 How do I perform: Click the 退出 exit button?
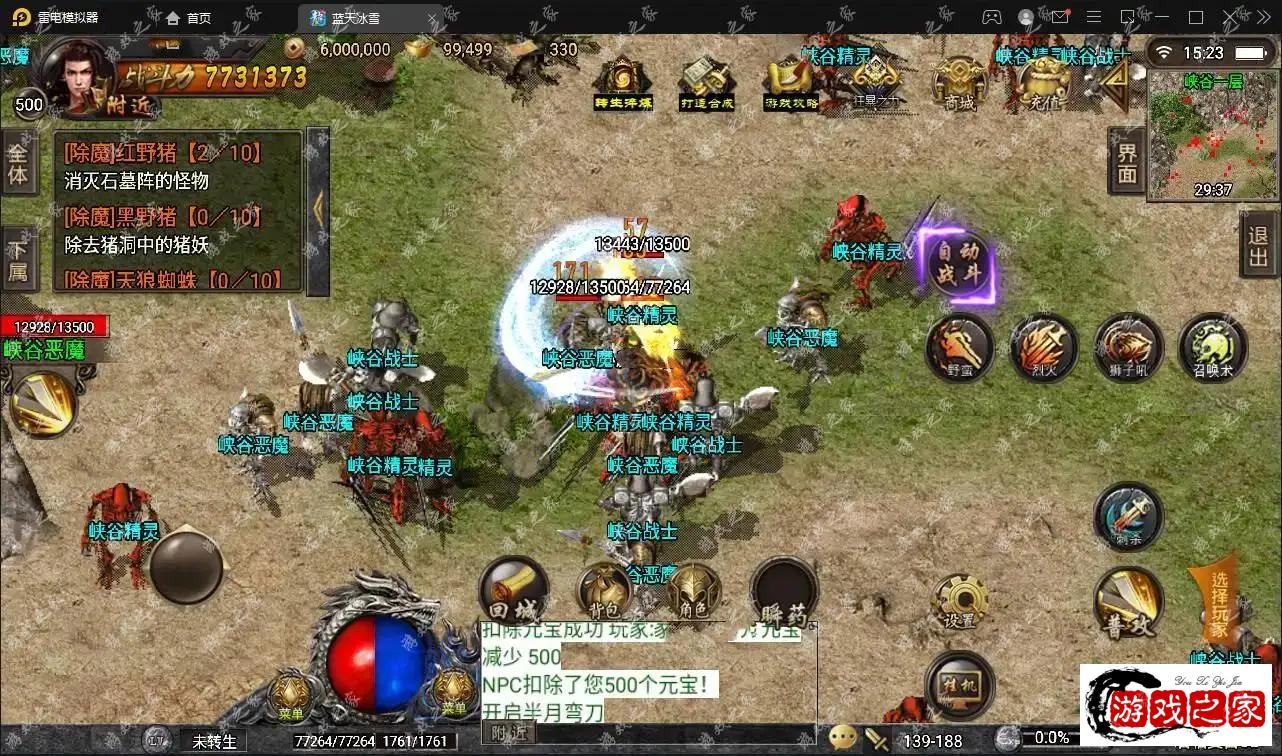pyautogui.click(x=1258, y=246)
